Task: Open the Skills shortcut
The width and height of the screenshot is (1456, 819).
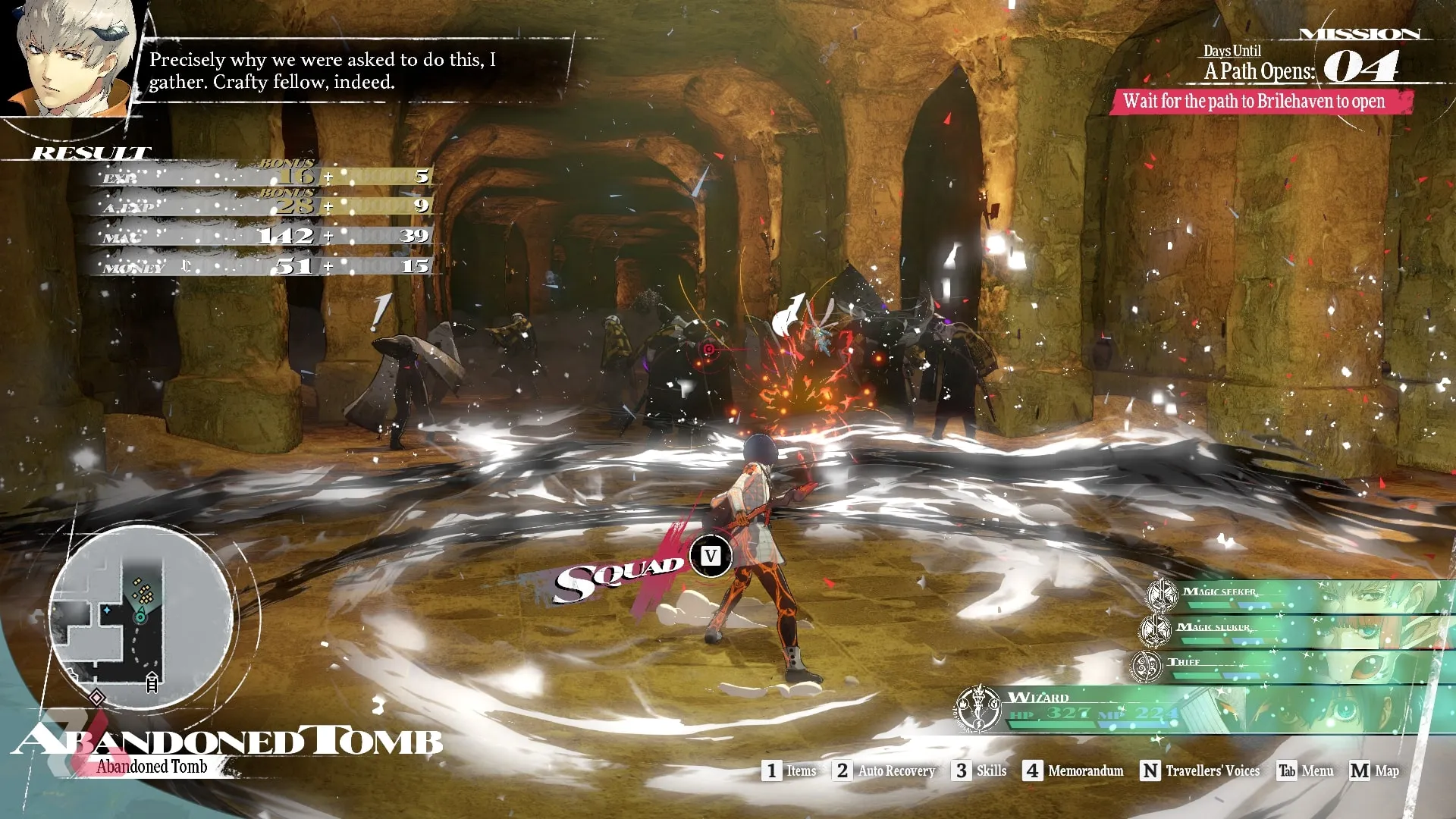Action: pos(980,770)
